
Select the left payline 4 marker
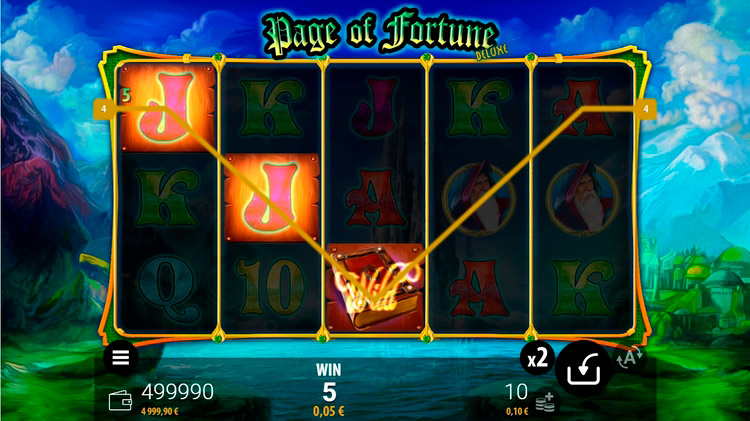(x=103, y=107)
